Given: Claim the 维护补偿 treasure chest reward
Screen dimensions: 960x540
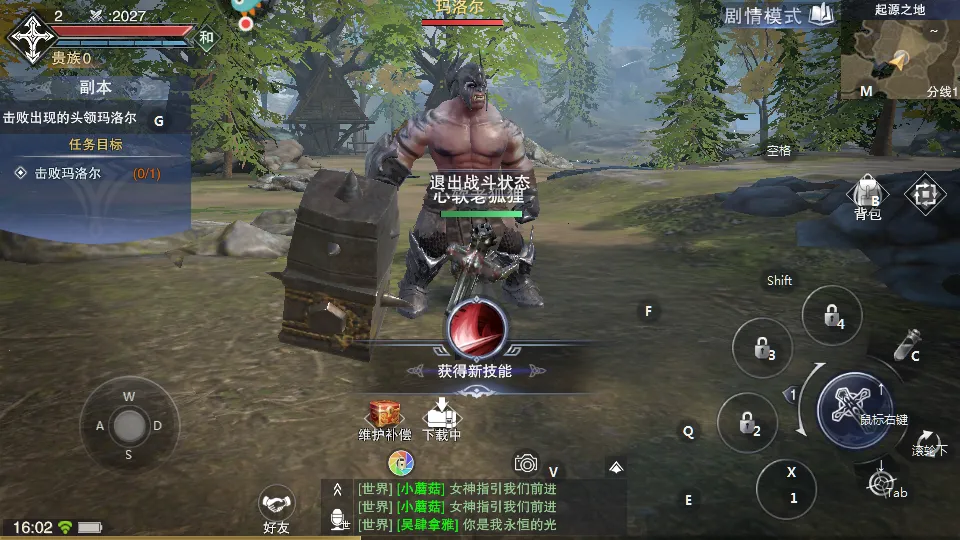Looking at the screenshot, I should tap(384, 418).
